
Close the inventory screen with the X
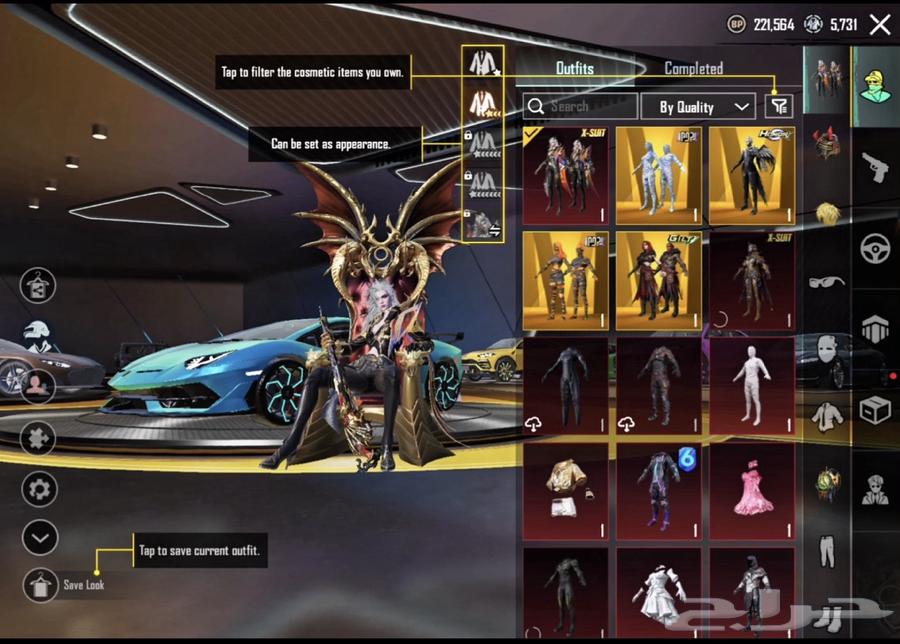(x=879, y=25)
